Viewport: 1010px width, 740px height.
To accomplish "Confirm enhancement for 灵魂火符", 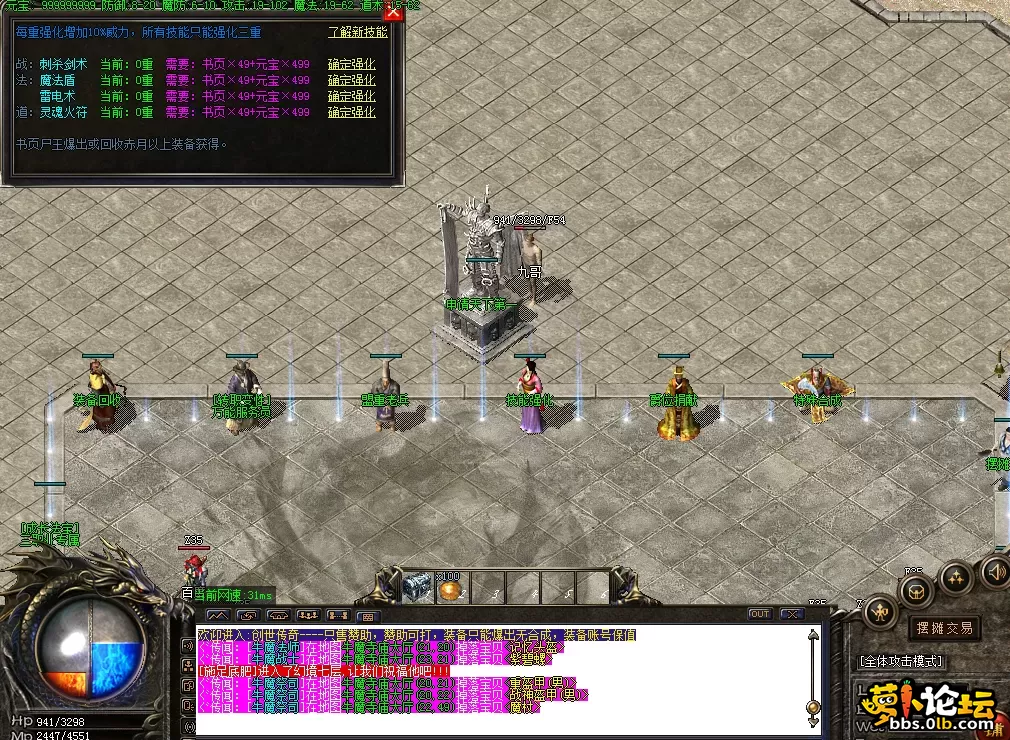I will 351,112.
